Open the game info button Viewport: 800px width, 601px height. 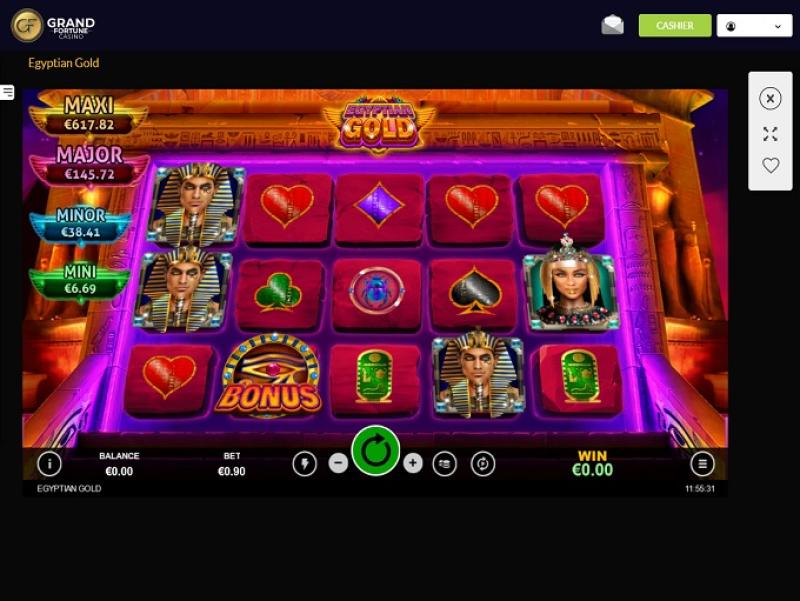49,463
